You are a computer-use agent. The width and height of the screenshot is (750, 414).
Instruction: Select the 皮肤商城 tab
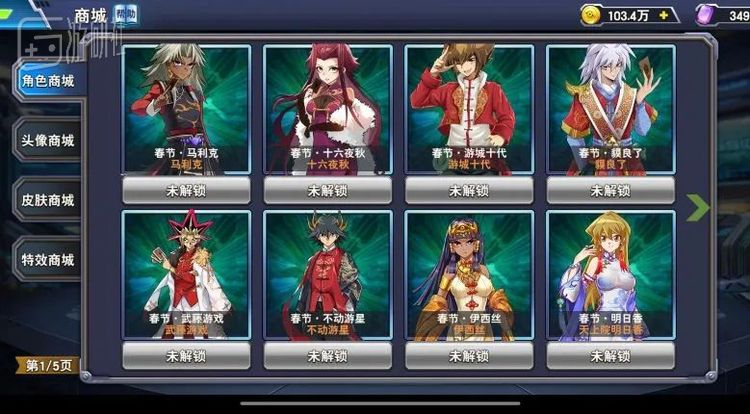[x=48, y=200]
